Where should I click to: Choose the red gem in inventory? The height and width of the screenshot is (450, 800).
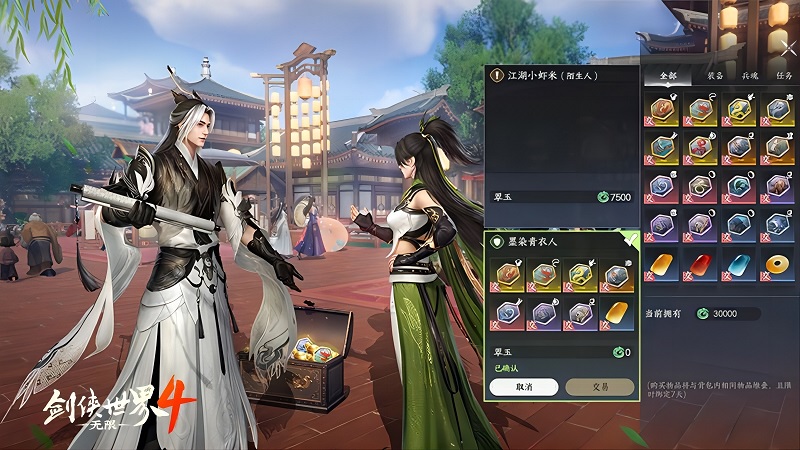pyautogui.click(x=703, y=264)
